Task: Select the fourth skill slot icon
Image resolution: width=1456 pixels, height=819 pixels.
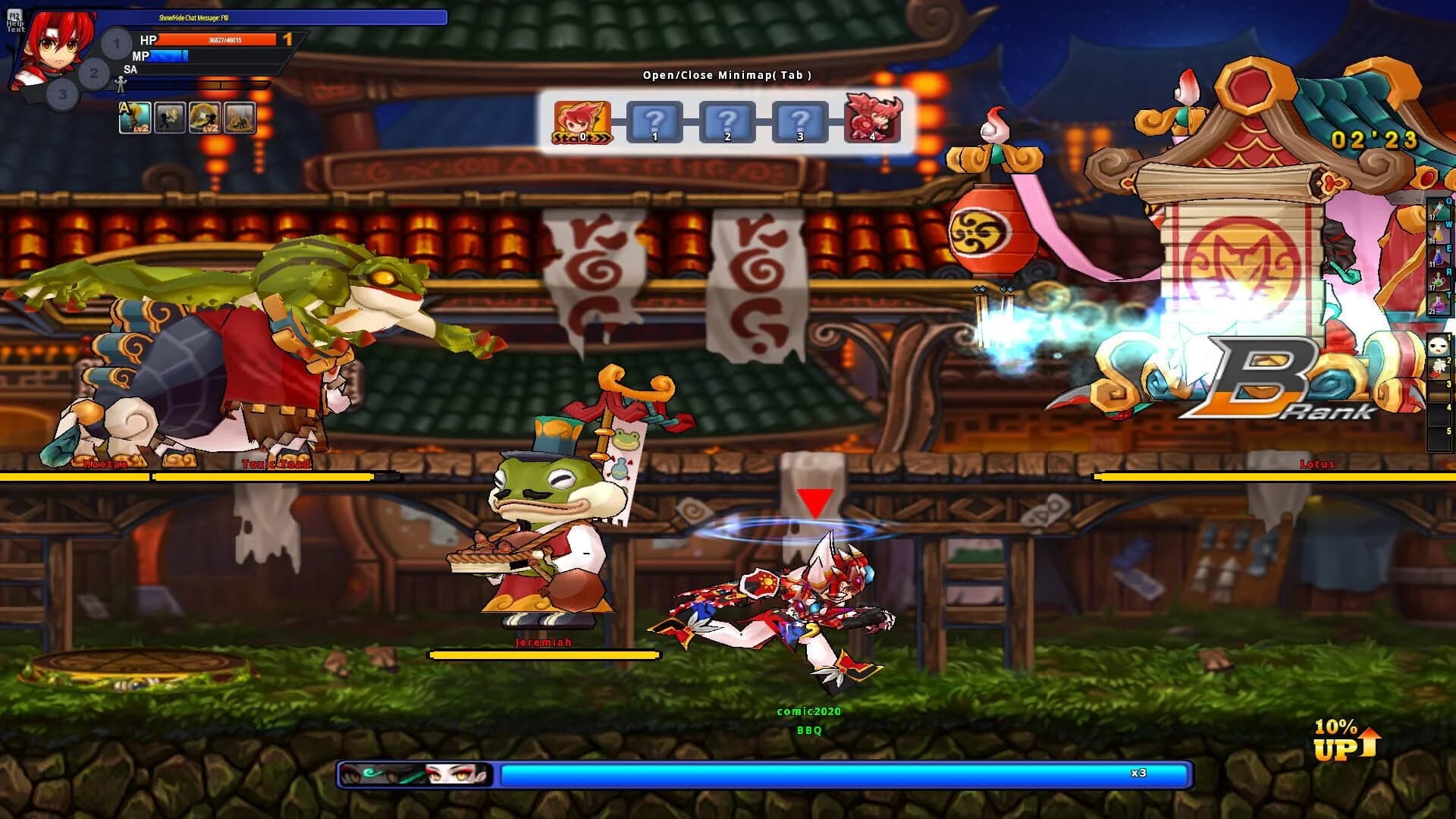Action: click(241, 118)
